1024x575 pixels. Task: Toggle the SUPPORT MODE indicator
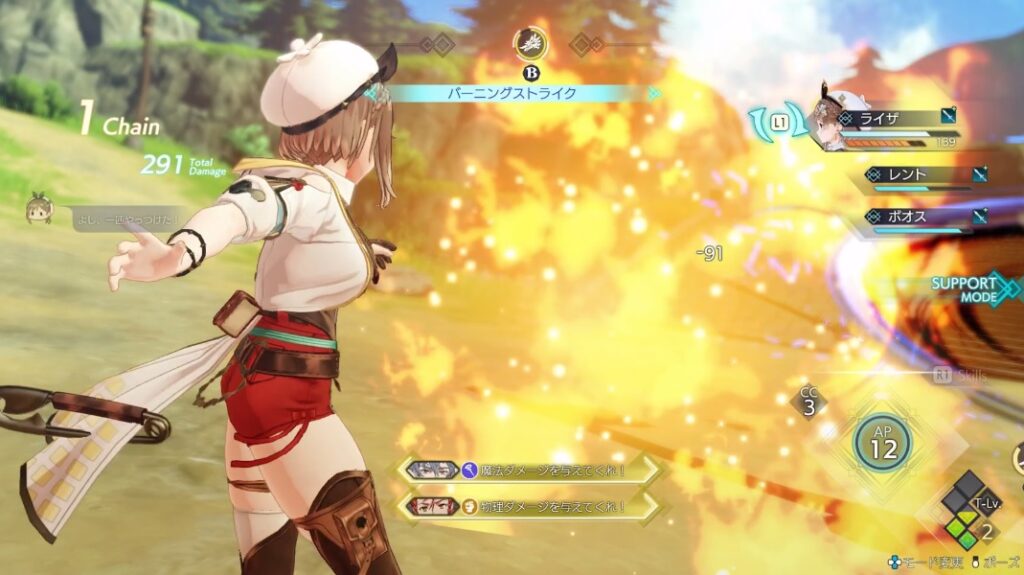pos(970,289)
